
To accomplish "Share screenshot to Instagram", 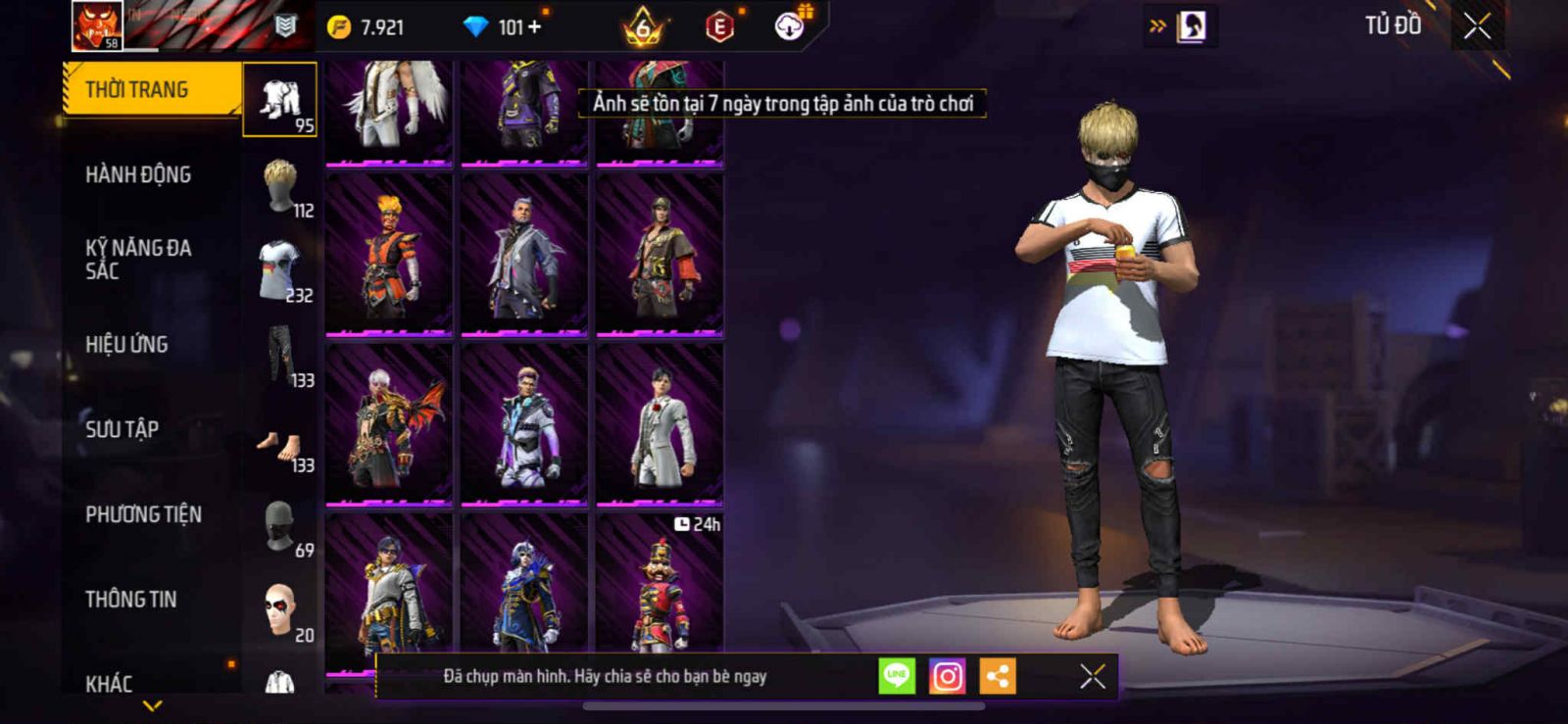I will 947,676.
